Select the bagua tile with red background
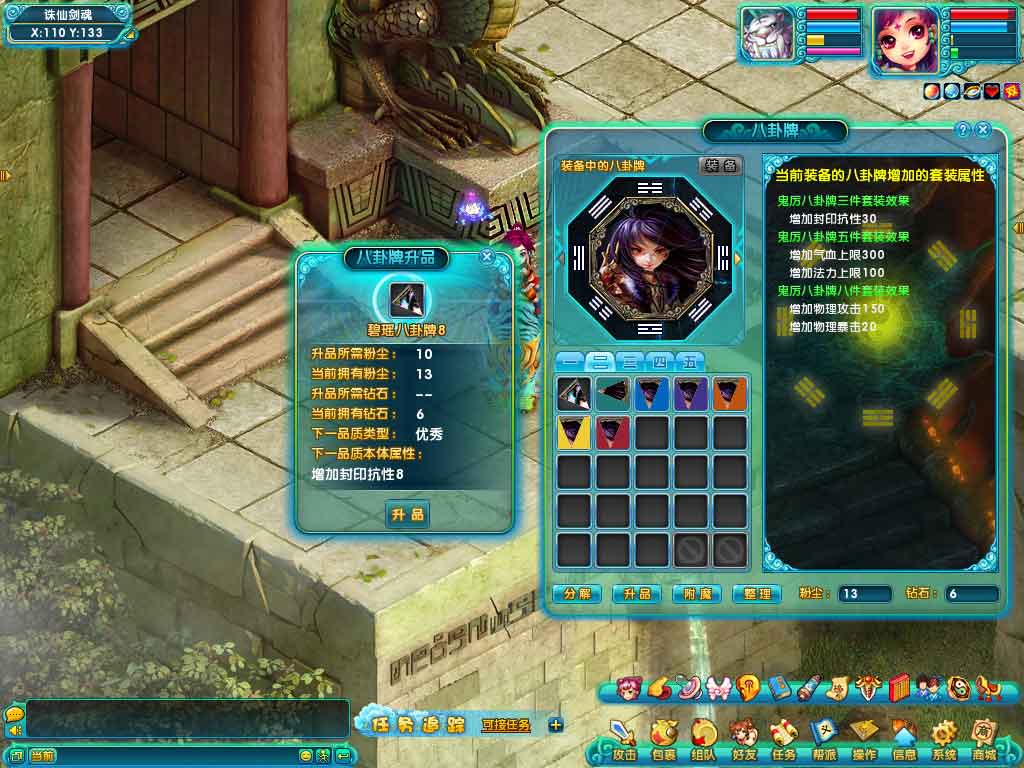This screenshot has height=768, width=1024. (x=612, y=432)
